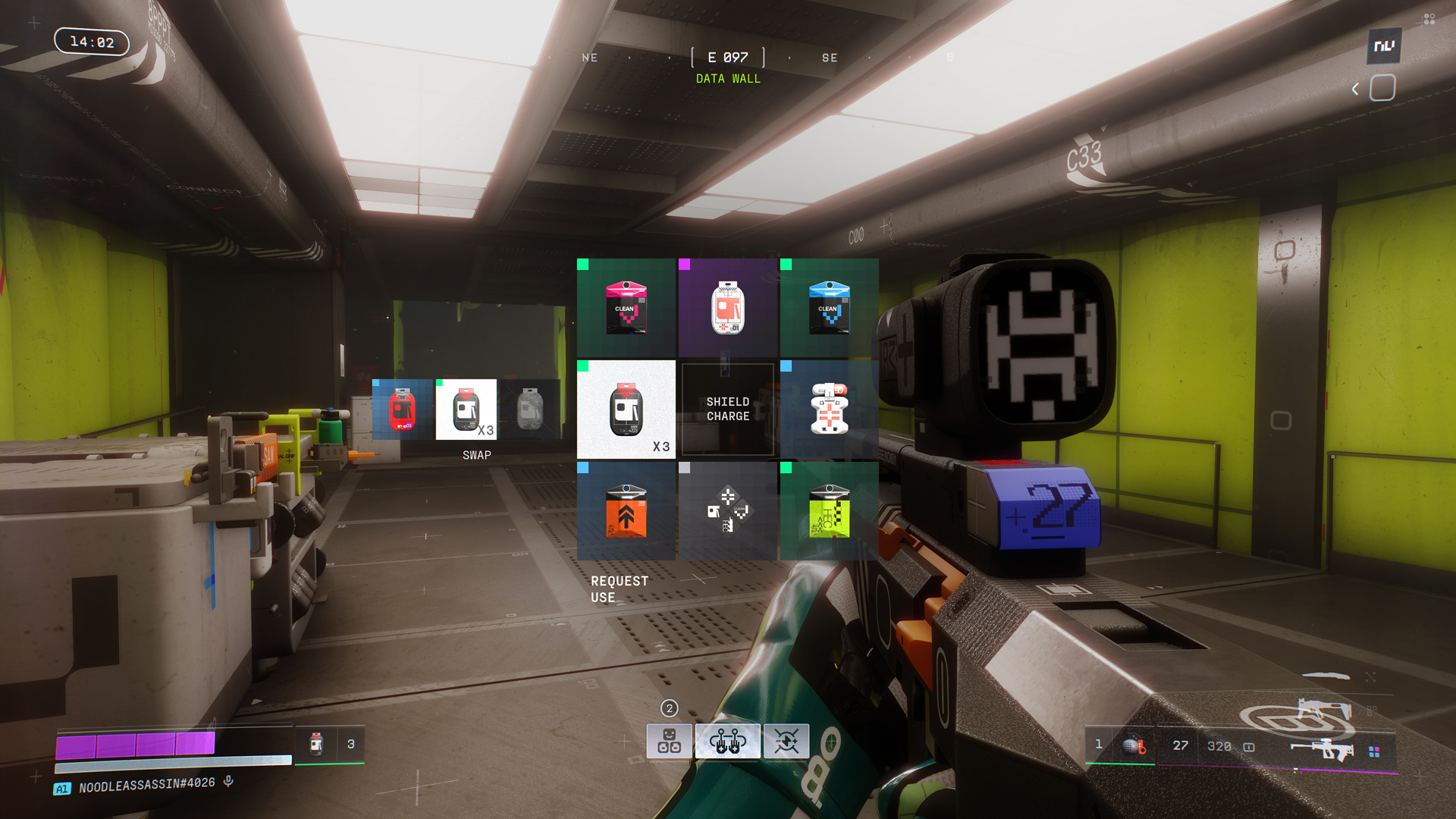Activate the crossed-lines spark ability icon

[x=786, y=741]
